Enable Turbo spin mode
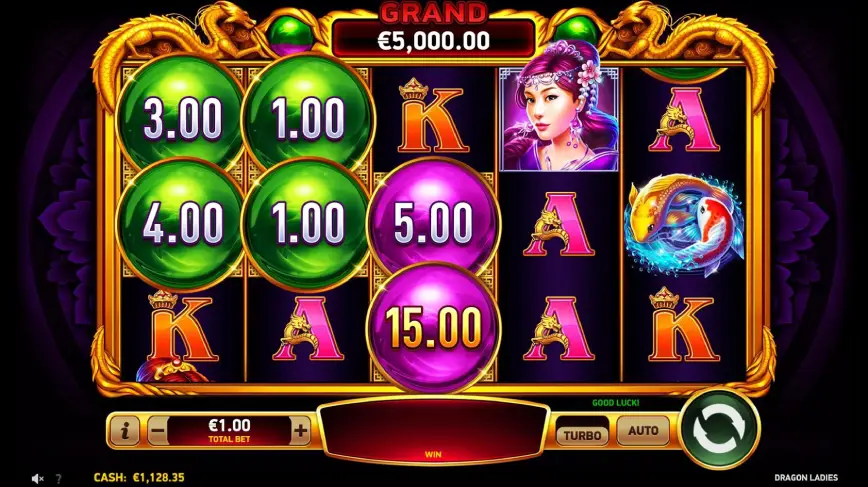 coord(581,433)
